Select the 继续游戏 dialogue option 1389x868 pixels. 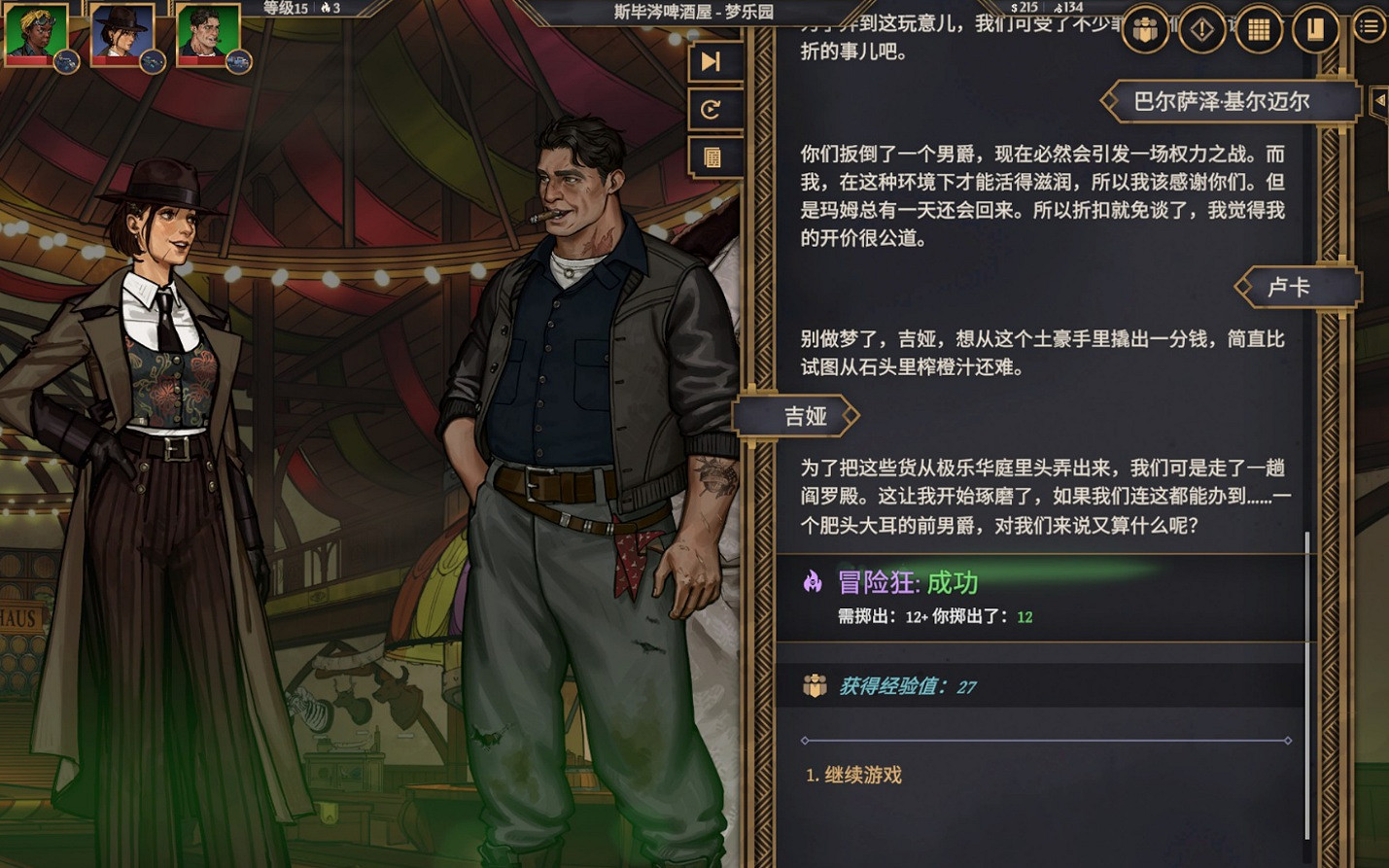(855, 775)
